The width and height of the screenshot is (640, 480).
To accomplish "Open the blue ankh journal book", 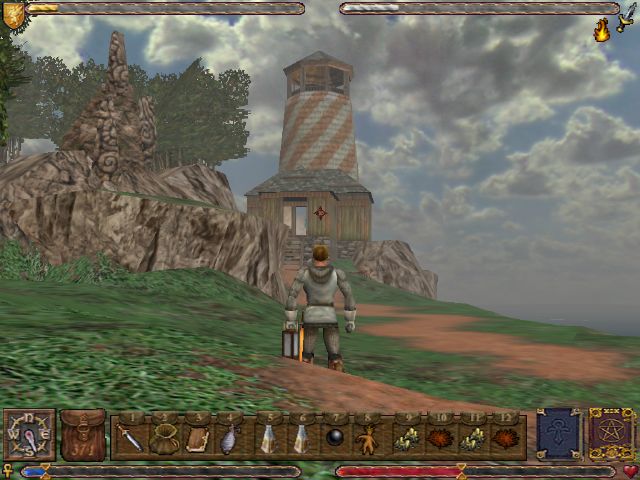I will pyautogui.click(x=557, y=433).
